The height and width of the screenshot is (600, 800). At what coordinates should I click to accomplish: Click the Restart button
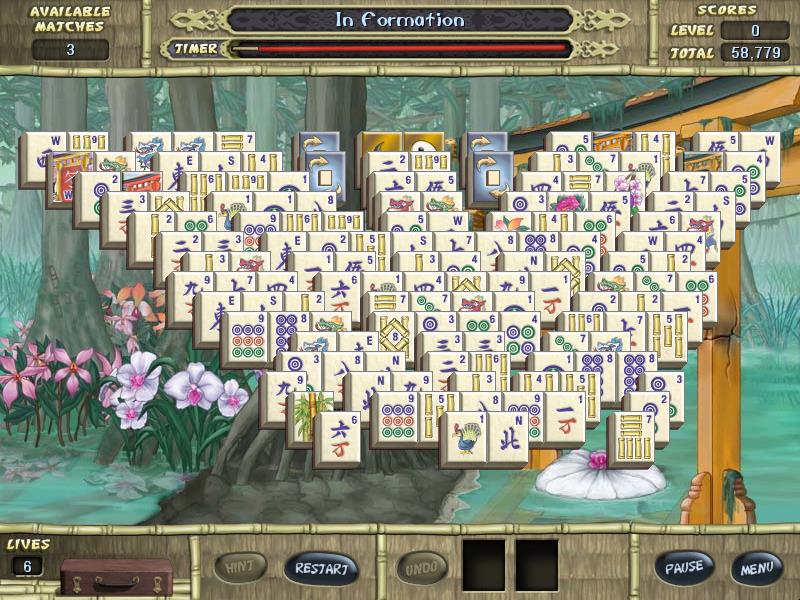pyautogui.click(x=321, y=568)
